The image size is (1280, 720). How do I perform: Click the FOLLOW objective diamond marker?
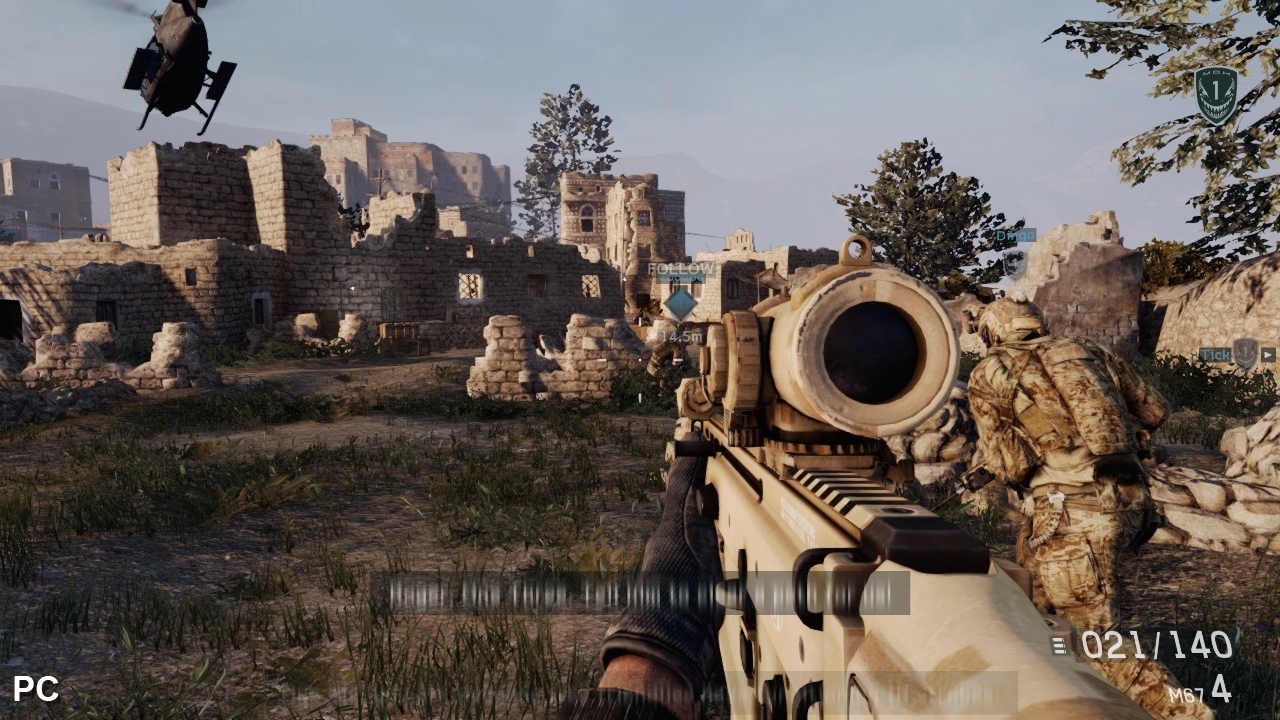(680, 303)
